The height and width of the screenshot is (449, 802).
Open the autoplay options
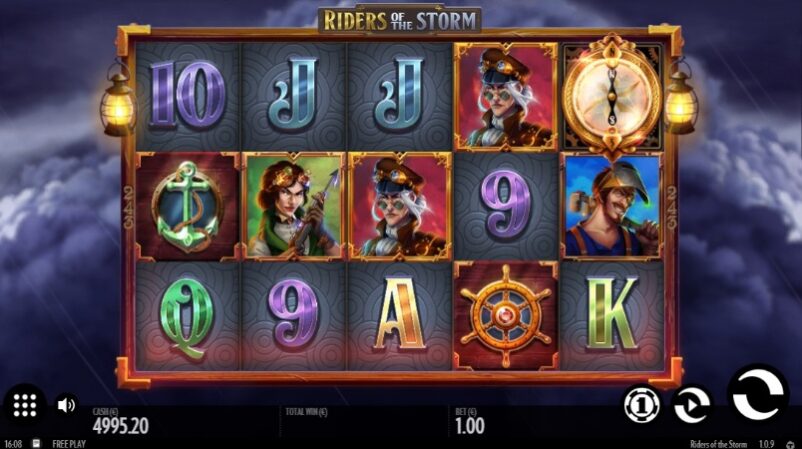pyautogui.click(x=692, y=404)
